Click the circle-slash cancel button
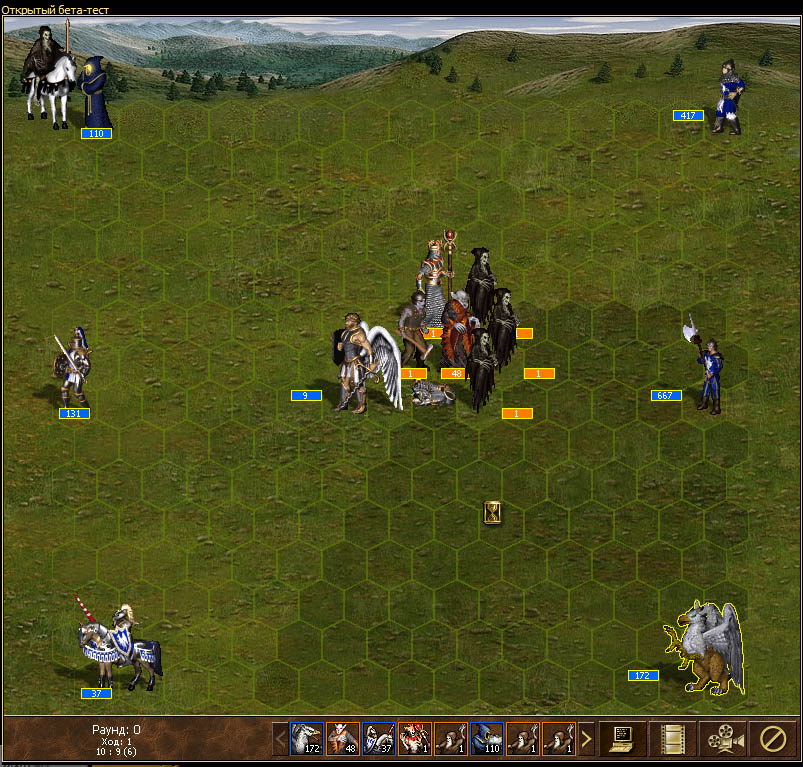This screenshot has width=803, height=767. (x=772, y=739)
